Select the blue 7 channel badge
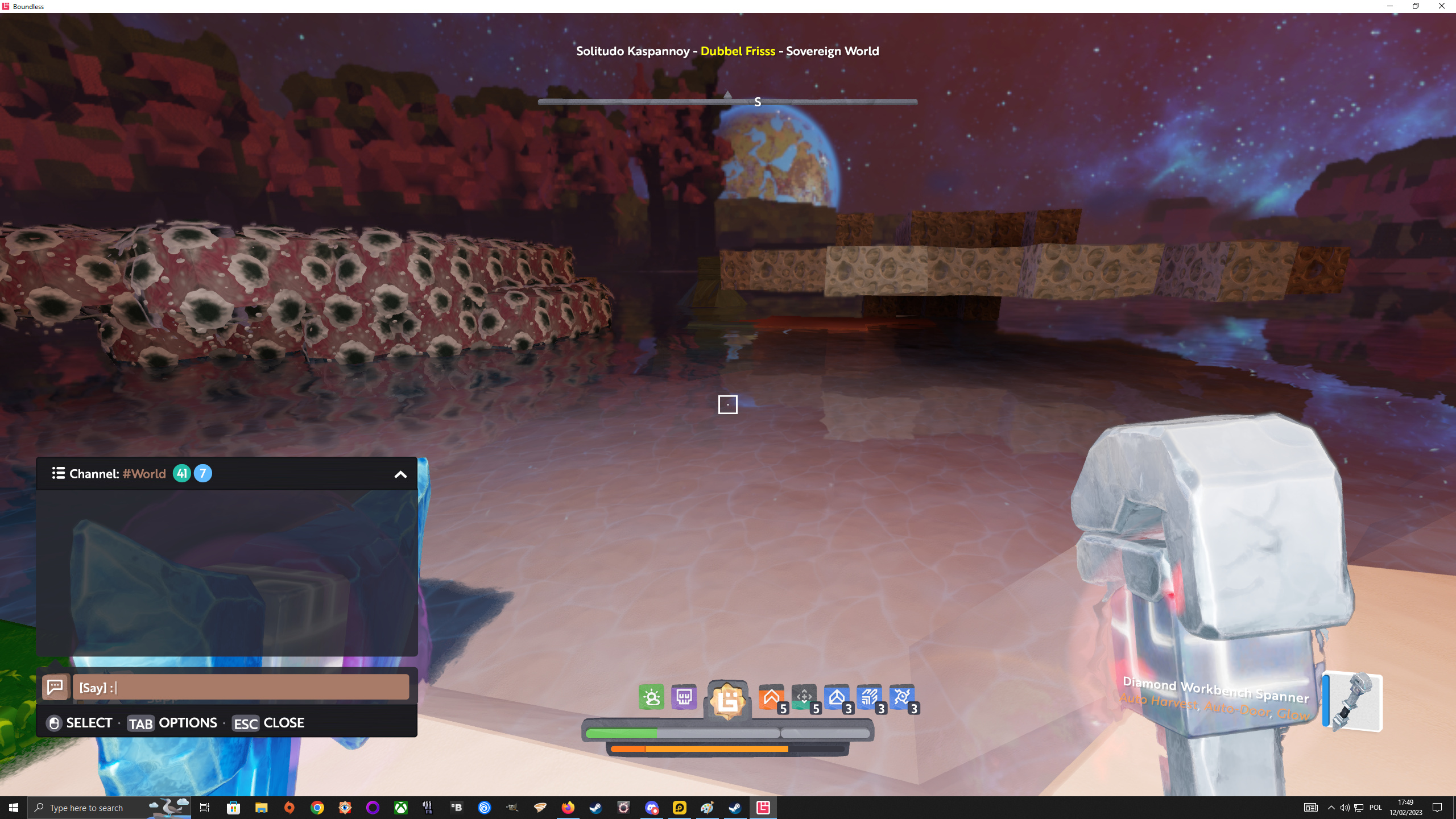Image resolution: width=1456 pixels, height=819 pixels. (203, 473)
